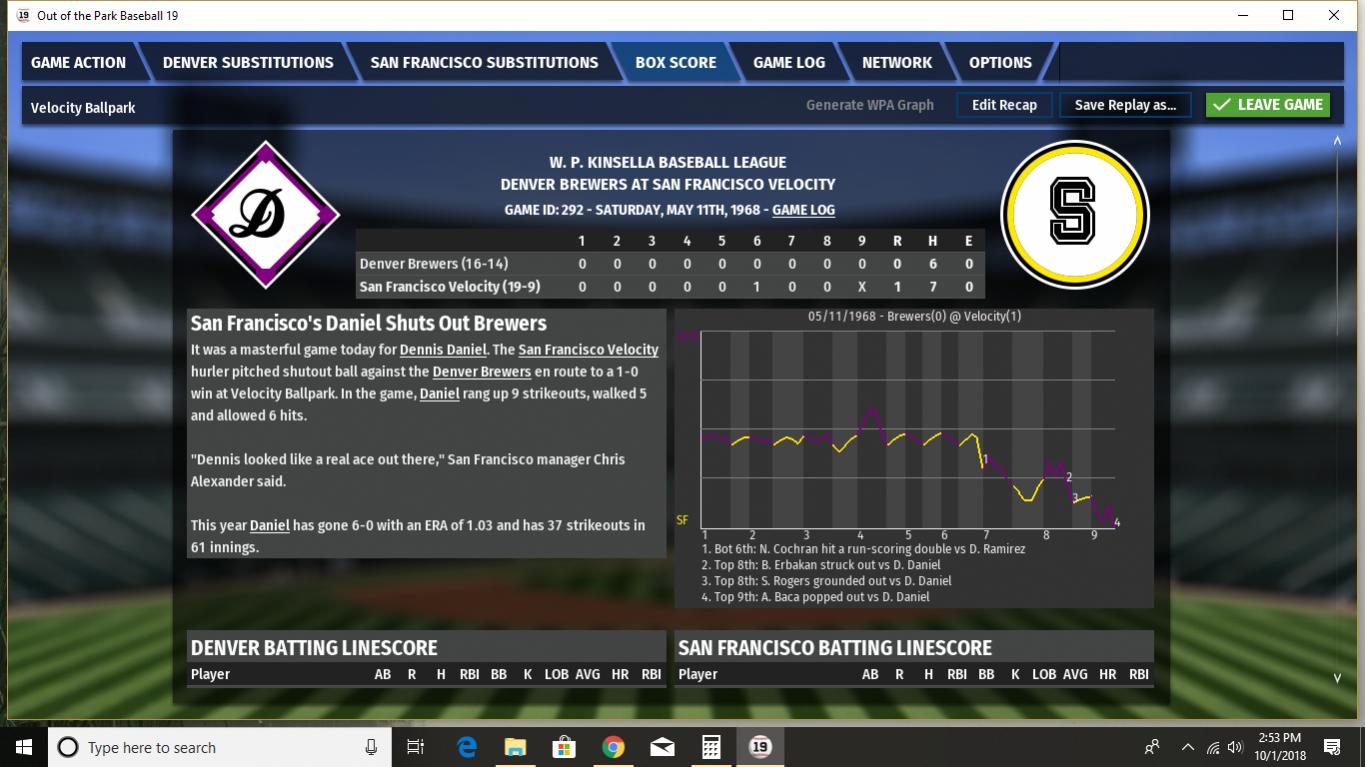Open the Dennis Daniel player link
The height and width of the screenshot is (767, 1365).
click(x=442, y=350)
